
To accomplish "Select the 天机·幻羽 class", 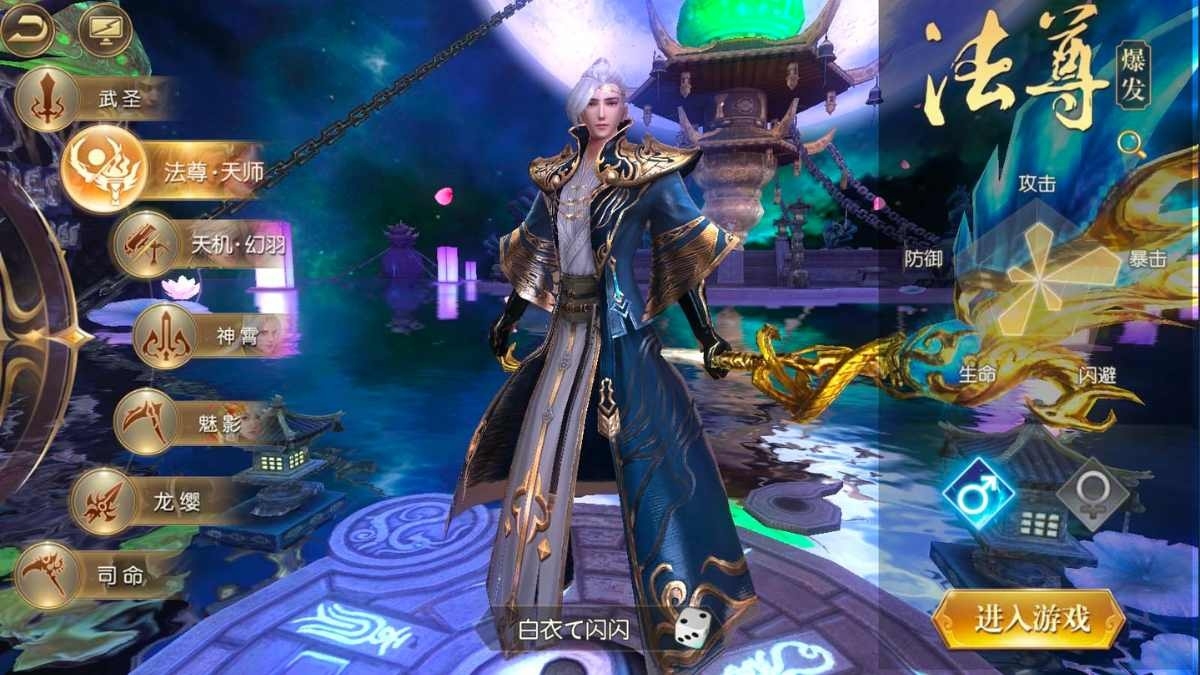I will (x=145, y=243).
